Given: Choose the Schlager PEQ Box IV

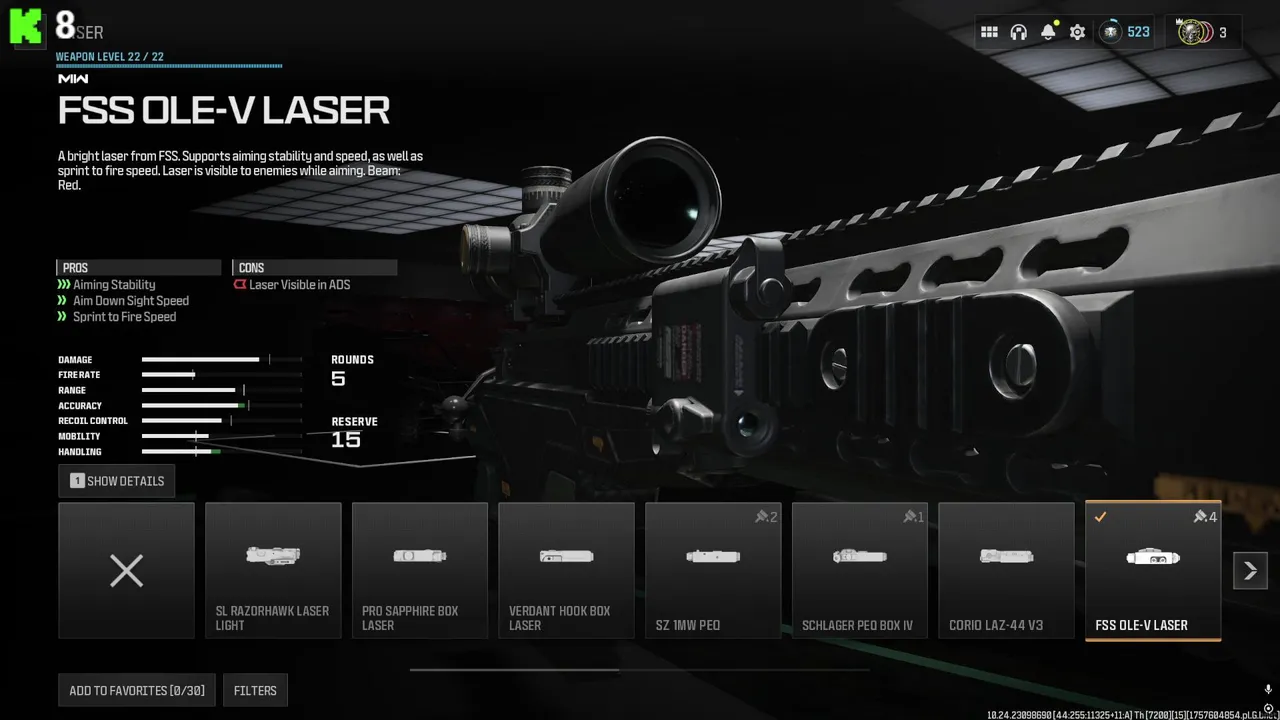Looking at the screenshot, I should click(860, 570).
